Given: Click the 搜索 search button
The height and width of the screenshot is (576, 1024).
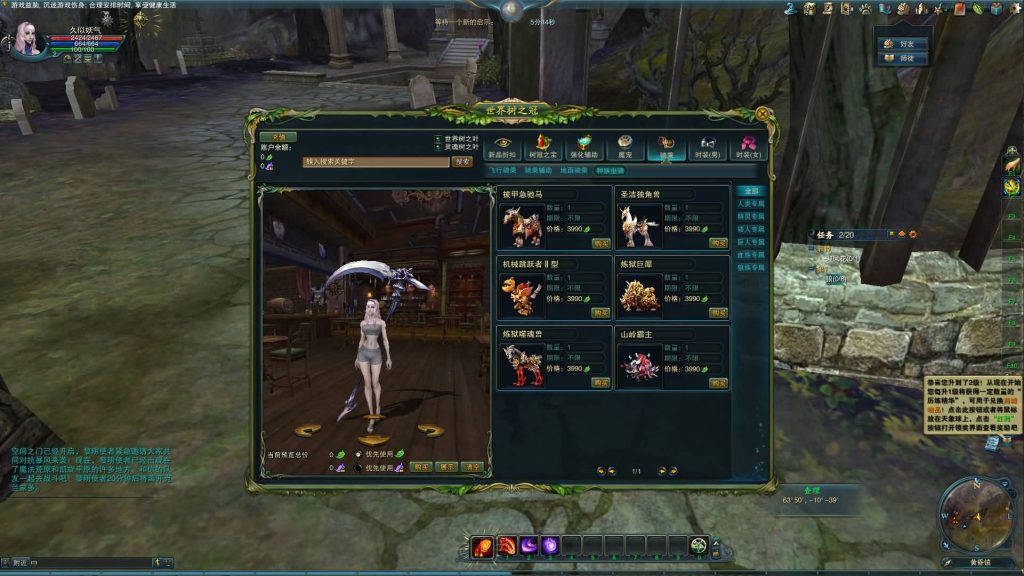Looking at the screenshot, I should (x=461, y=161).
